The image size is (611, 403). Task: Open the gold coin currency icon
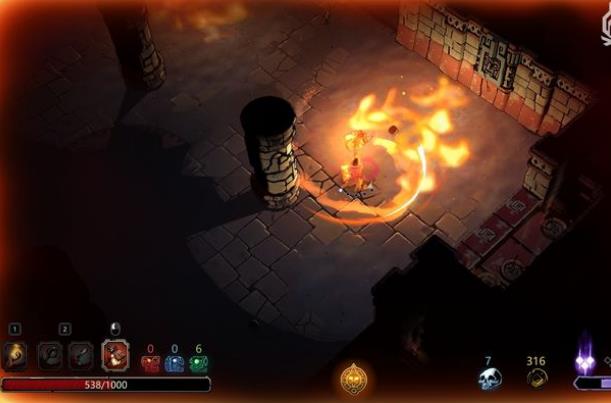(x=537, y=378)
